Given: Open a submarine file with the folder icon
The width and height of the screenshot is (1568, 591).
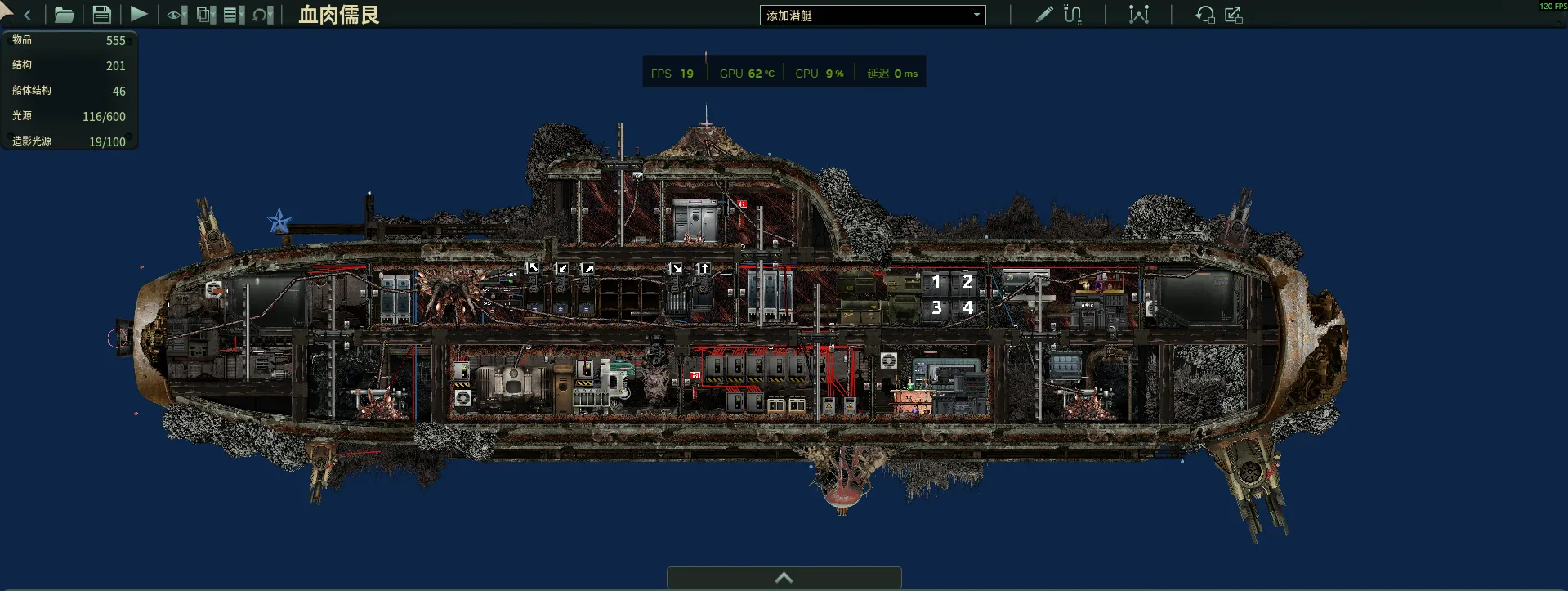Looking at the screenshot, I should pyautogui.click(x=64, y=15).
